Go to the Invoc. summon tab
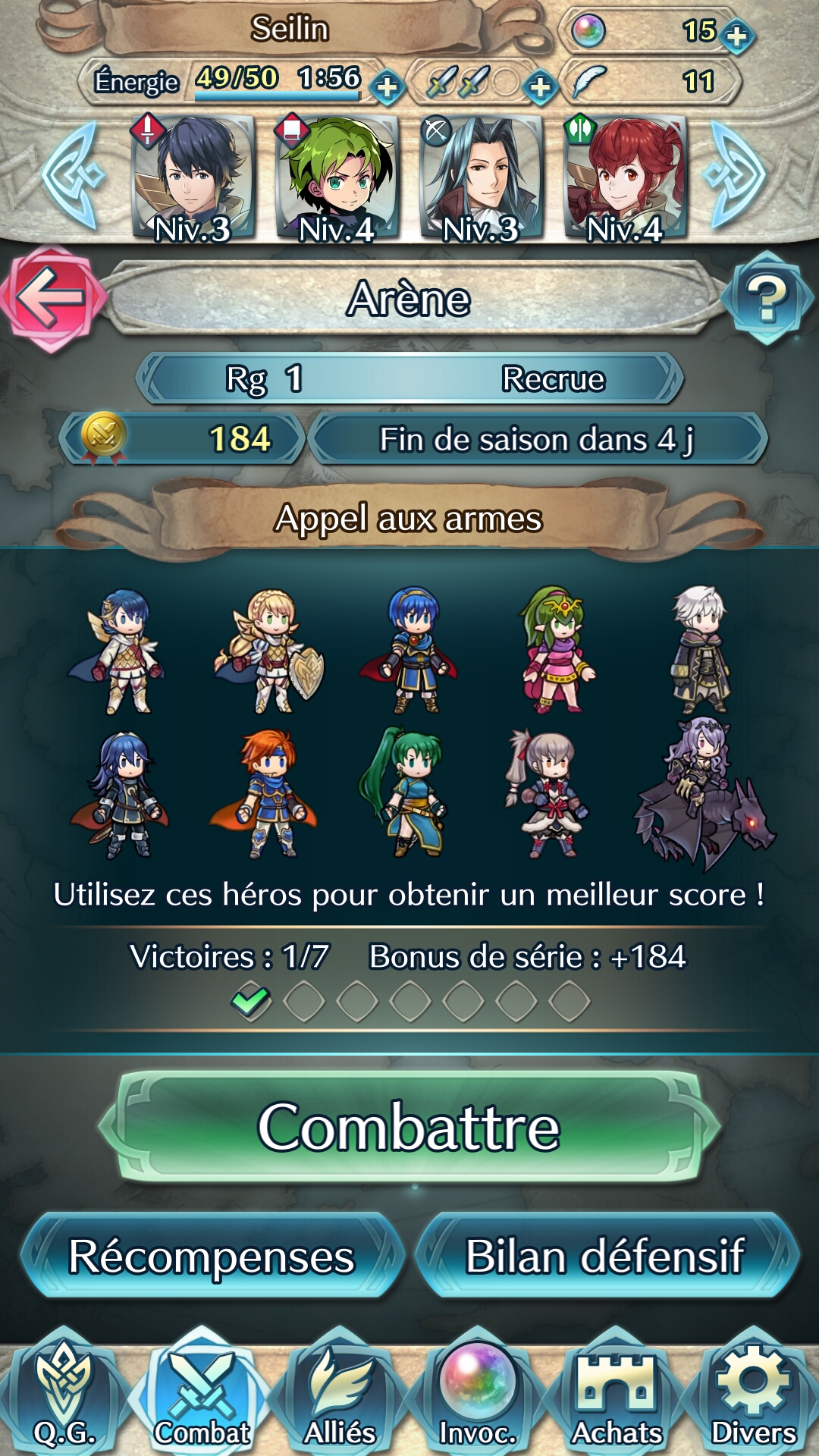 pos(478,1399)
